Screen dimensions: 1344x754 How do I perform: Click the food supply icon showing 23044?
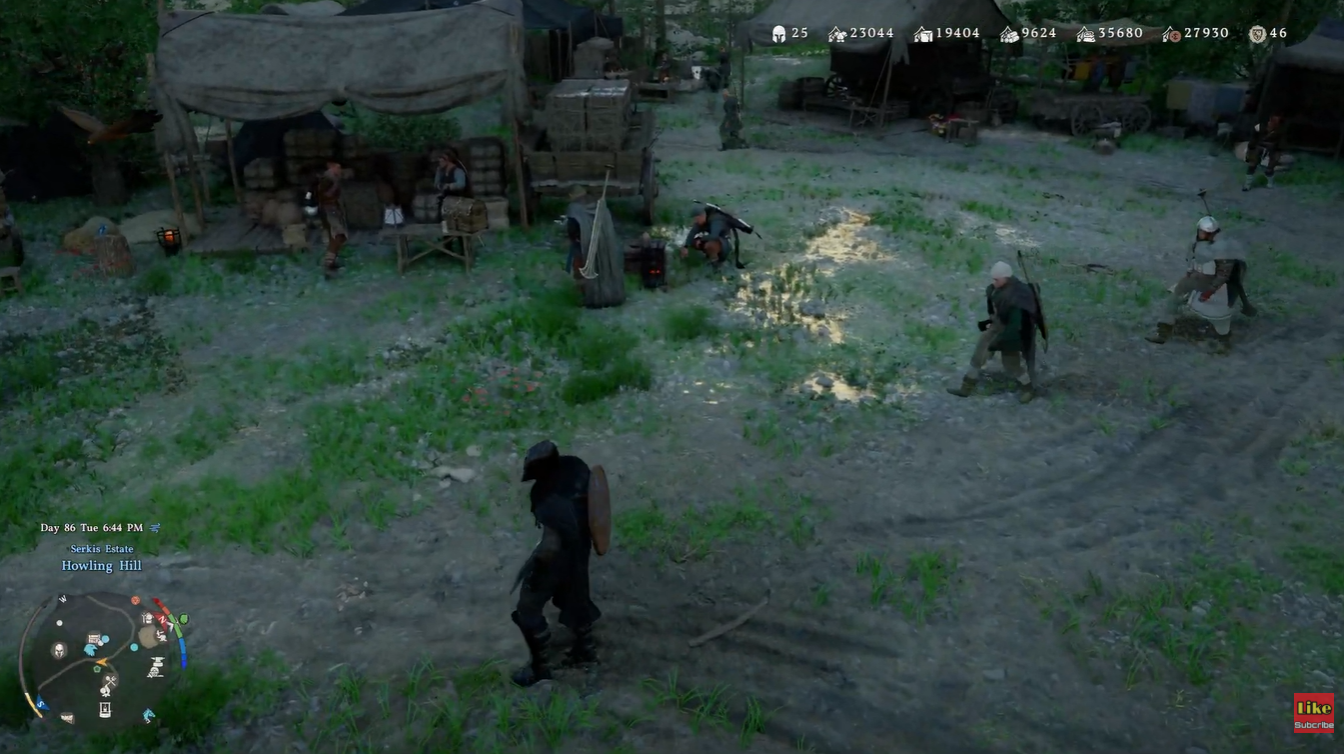[x=837, y=35]
